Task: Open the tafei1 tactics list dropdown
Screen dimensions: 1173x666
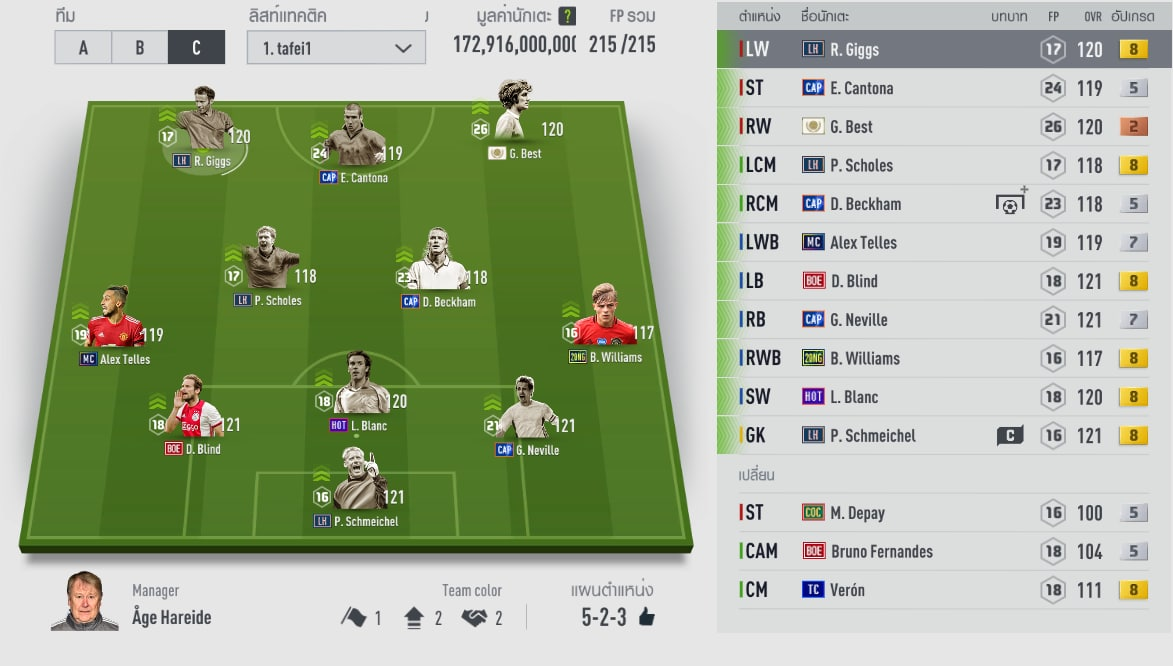Action: pos(336,48)
